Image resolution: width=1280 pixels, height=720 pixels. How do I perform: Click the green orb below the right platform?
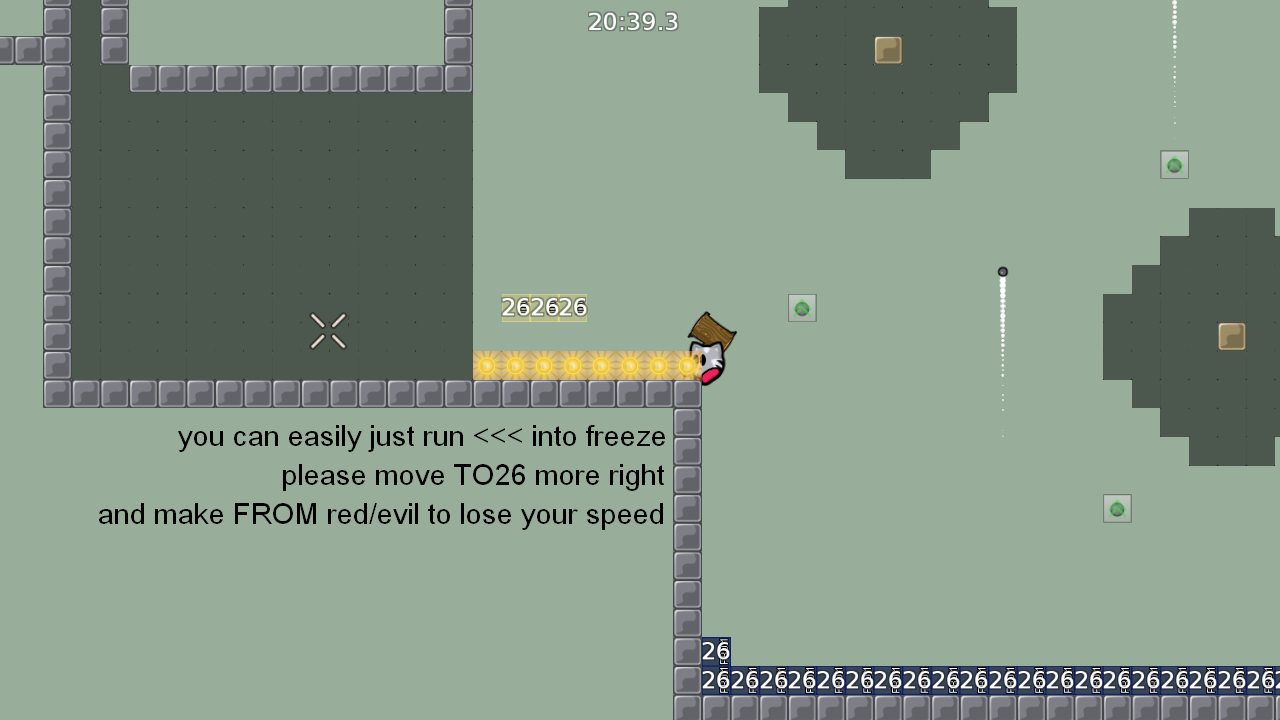tap(1117, 508)
